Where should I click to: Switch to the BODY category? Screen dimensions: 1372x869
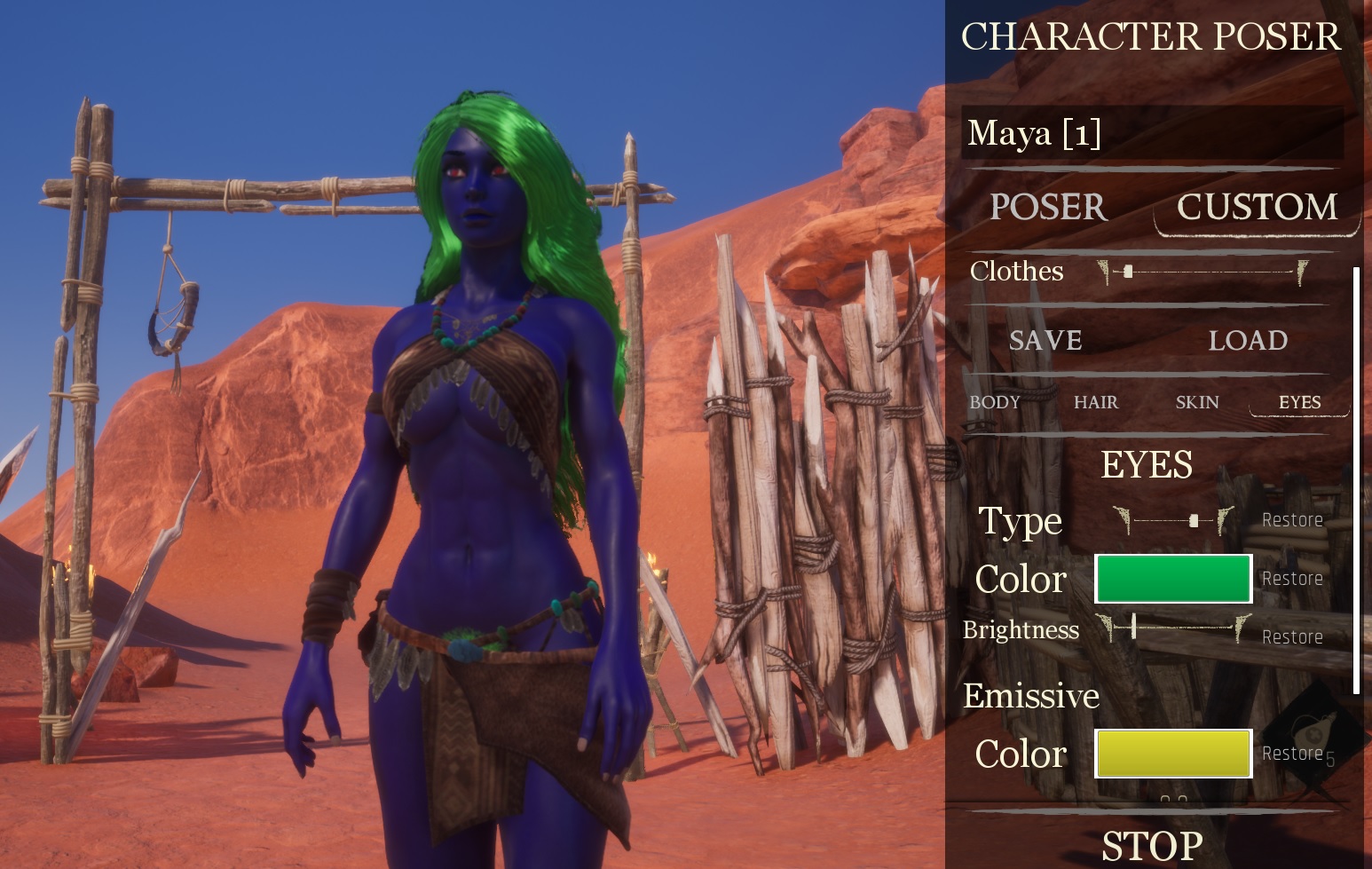[995, 402]
